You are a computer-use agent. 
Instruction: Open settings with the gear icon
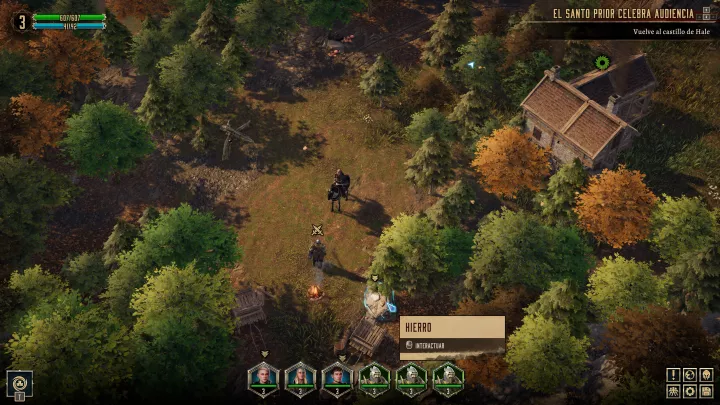(689, 390)
